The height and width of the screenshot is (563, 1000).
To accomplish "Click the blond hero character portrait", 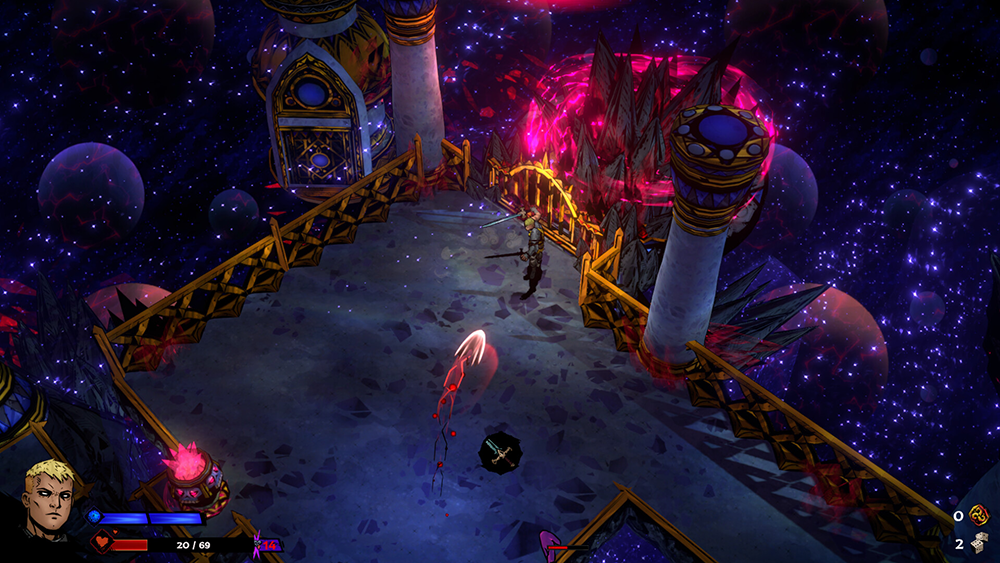I will pos(50,498).
